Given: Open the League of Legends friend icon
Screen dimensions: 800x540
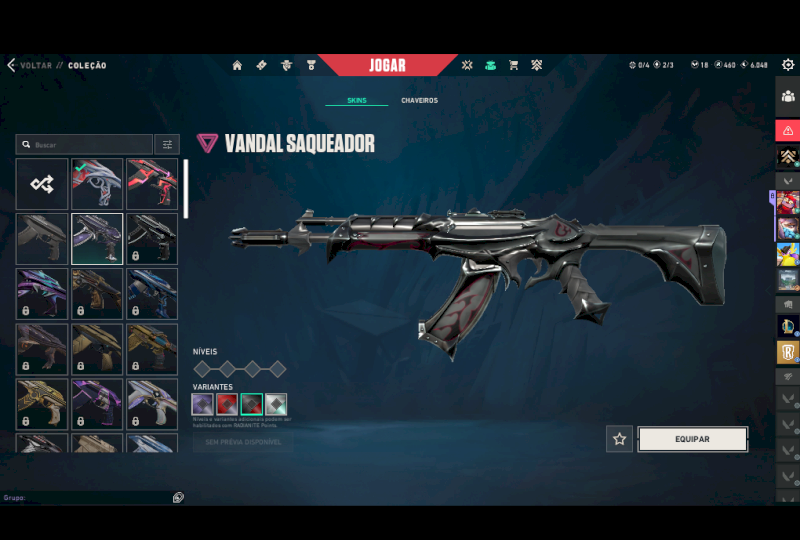Looking at the screenshot, I should tap(788, 326).
